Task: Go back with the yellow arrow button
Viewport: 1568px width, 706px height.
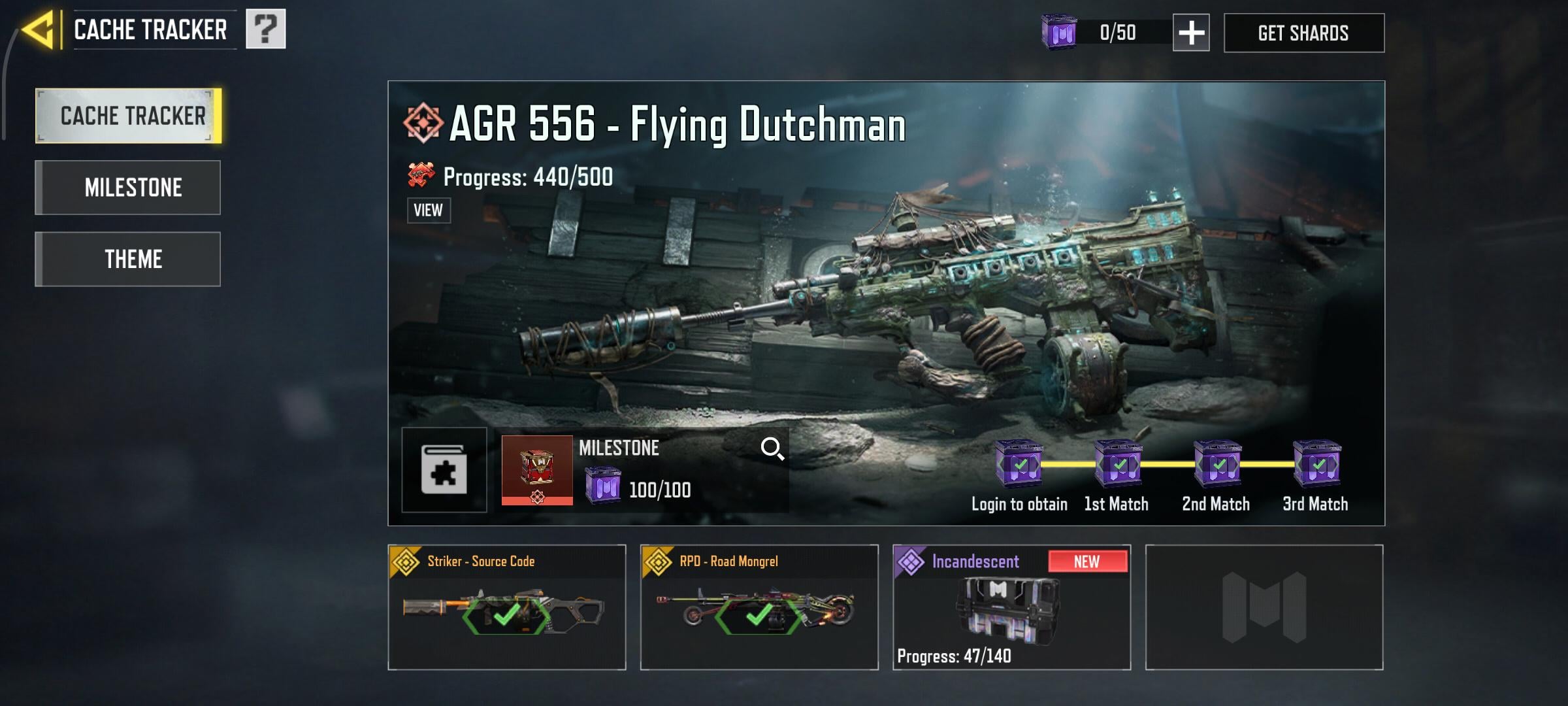Action: (x=39, y=30)
